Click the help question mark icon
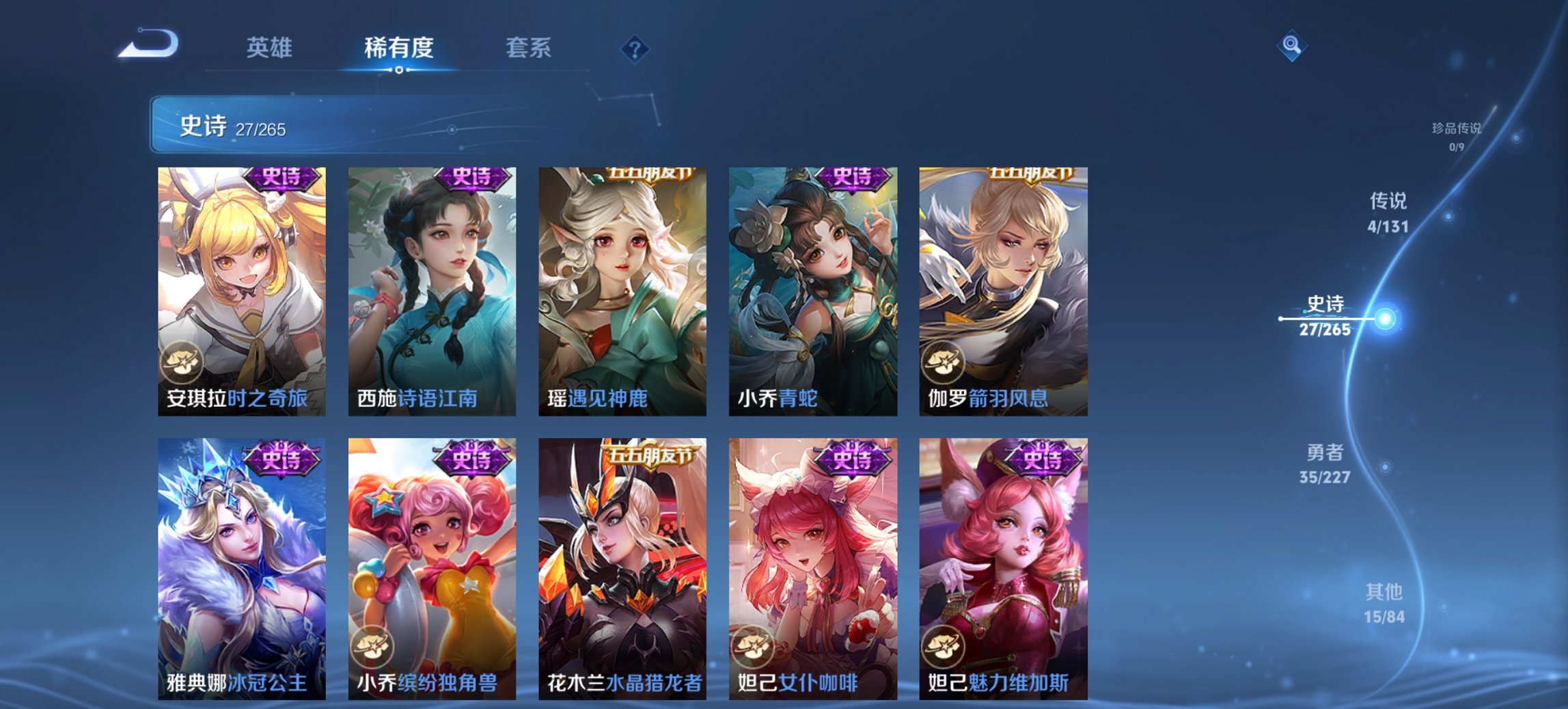Image resolution: width=1568 pixels, height=709 pixels. coord(636,48)
